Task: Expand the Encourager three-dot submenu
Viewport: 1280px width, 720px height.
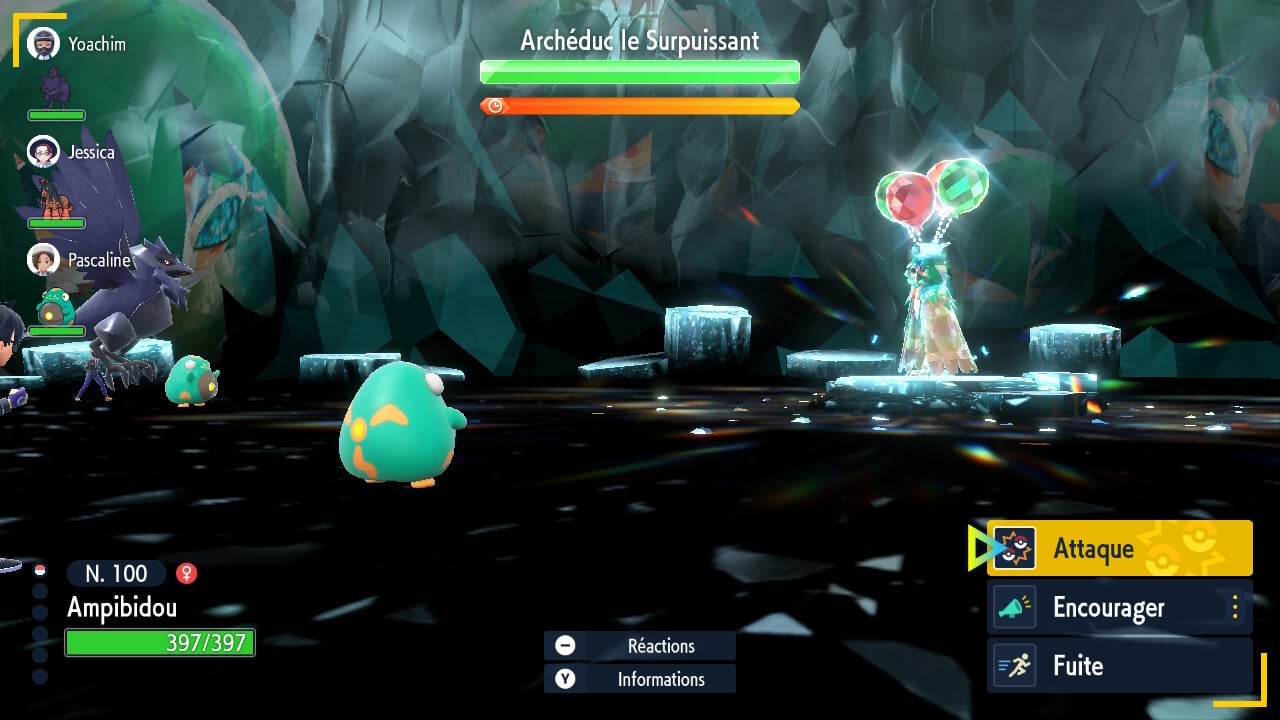Action: (1235, 607)
